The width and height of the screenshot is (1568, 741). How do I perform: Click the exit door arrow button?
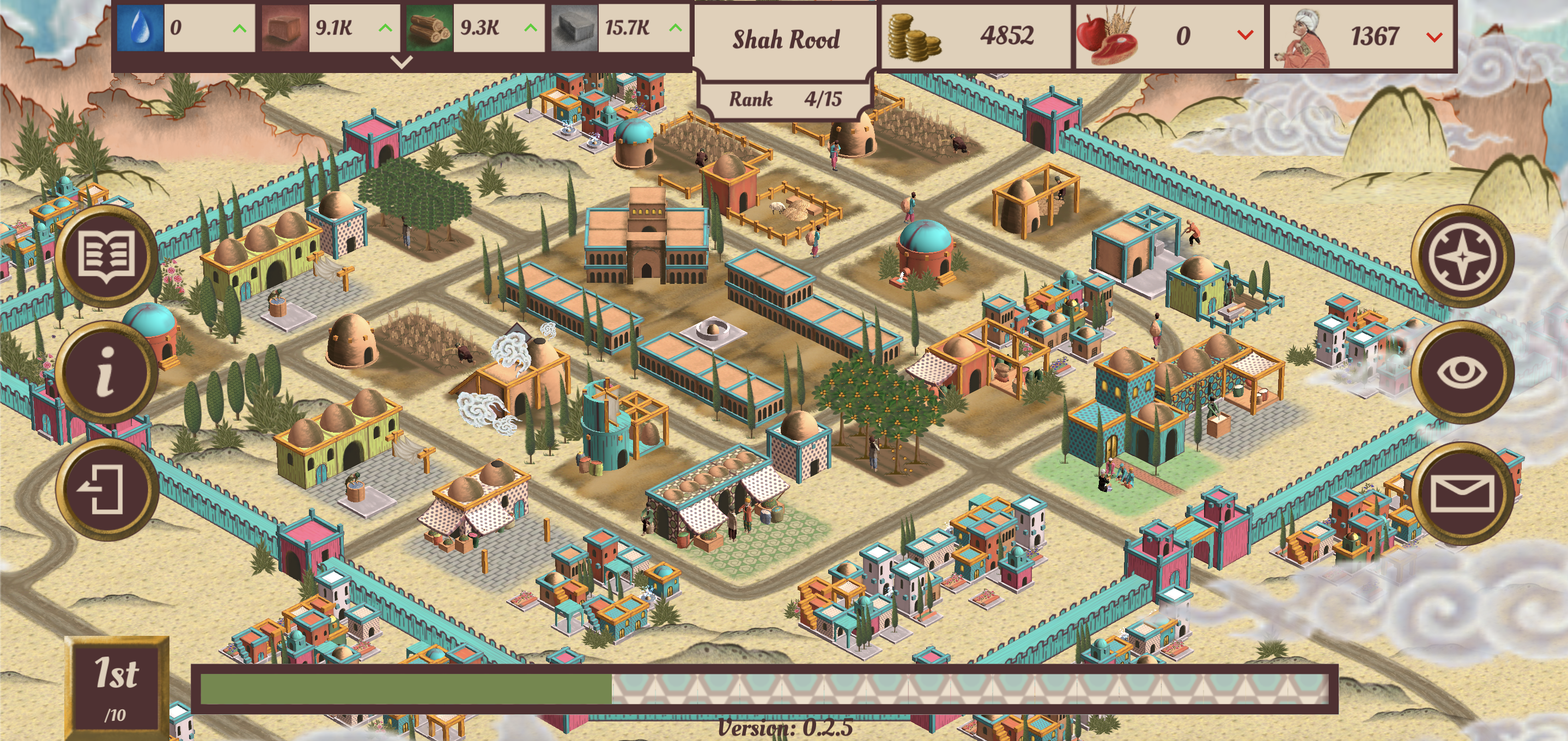(x=107, y=489)
